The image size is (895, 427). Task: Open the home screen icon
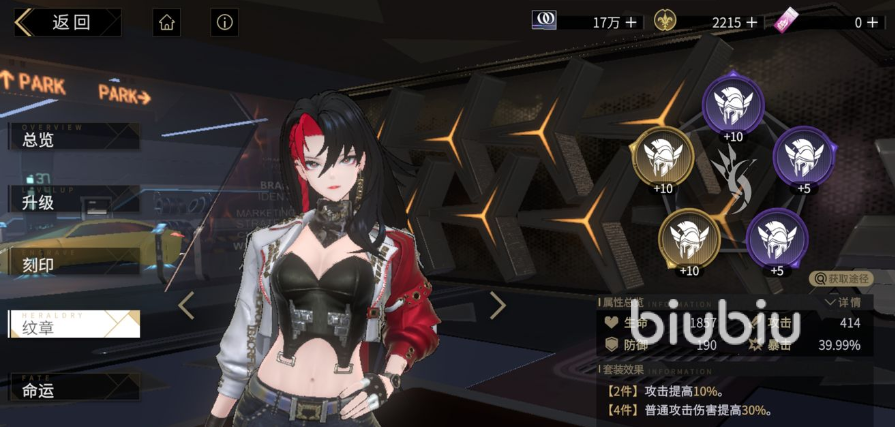[167, 22]
